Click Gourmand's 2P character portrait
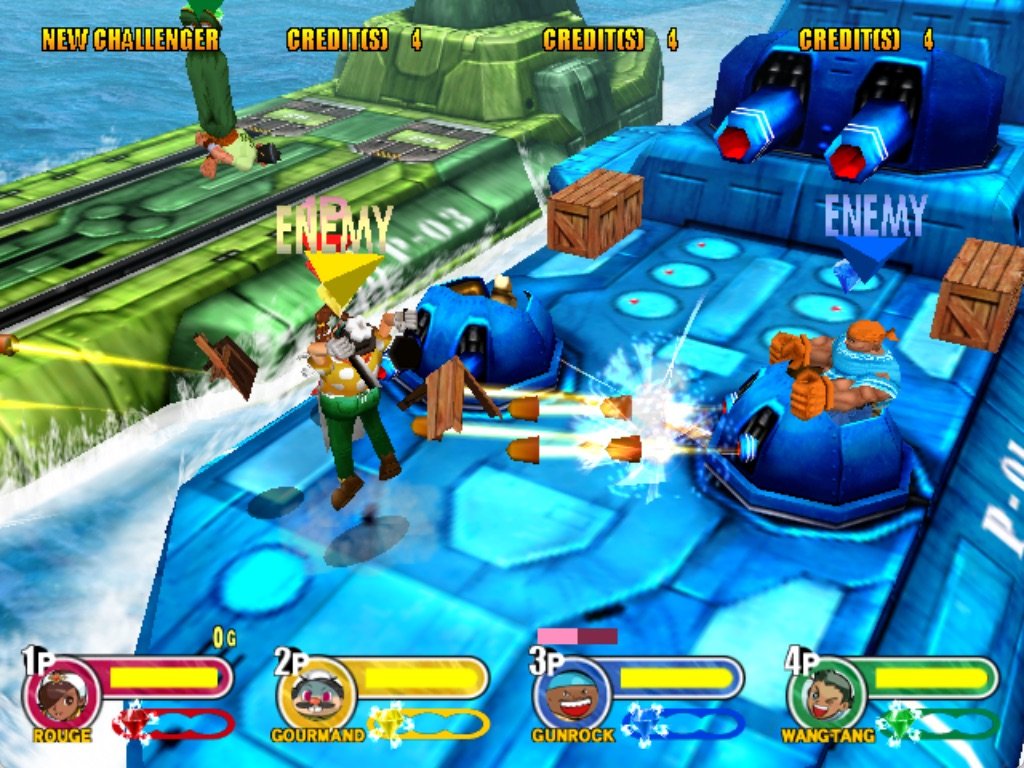Screen dimensions: 1024x768 click(x=316, y=696)
